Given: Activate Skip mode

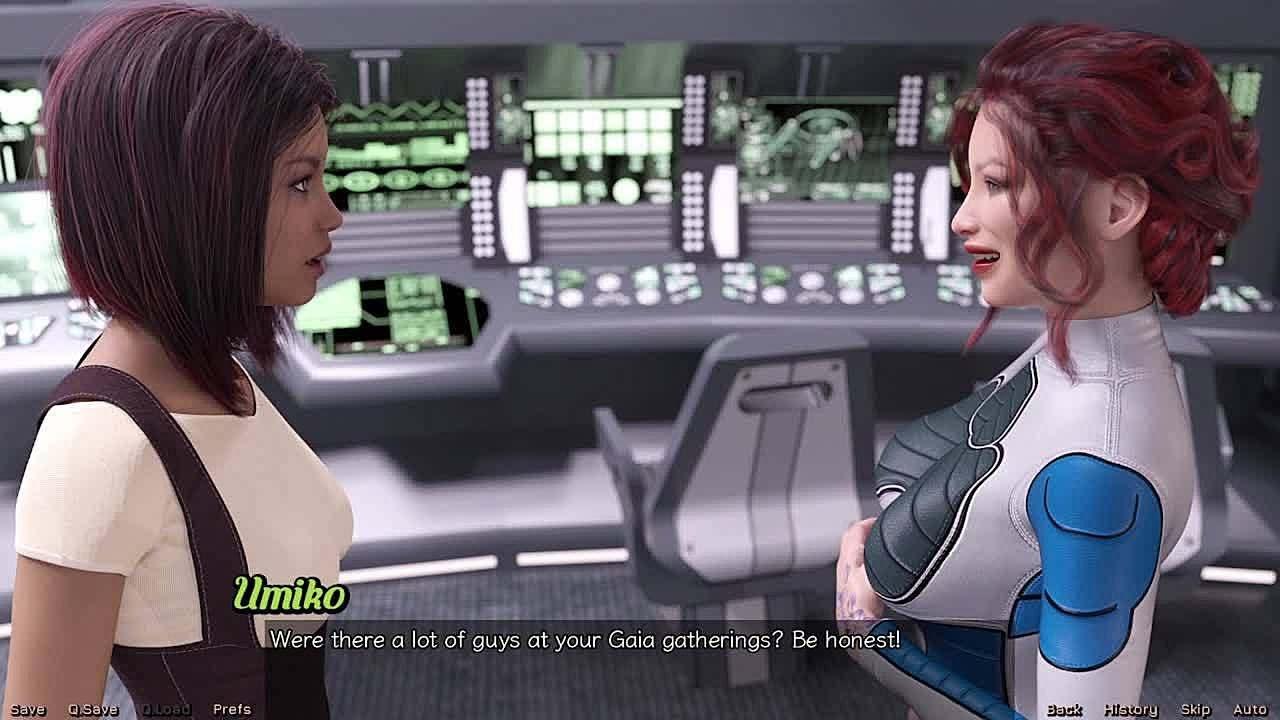Looking at the screenshot, I should tap(1195, 709).
